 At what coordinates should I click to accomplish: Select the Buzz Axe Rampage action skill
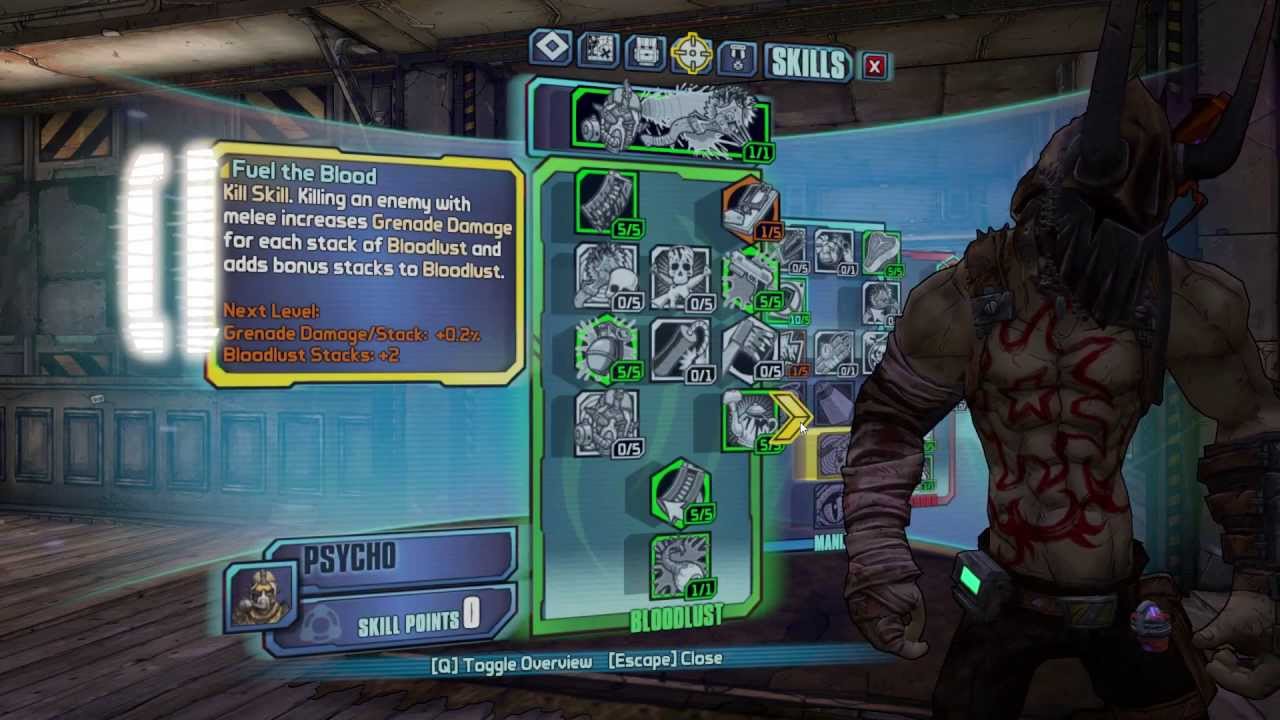tap(672, 122)
